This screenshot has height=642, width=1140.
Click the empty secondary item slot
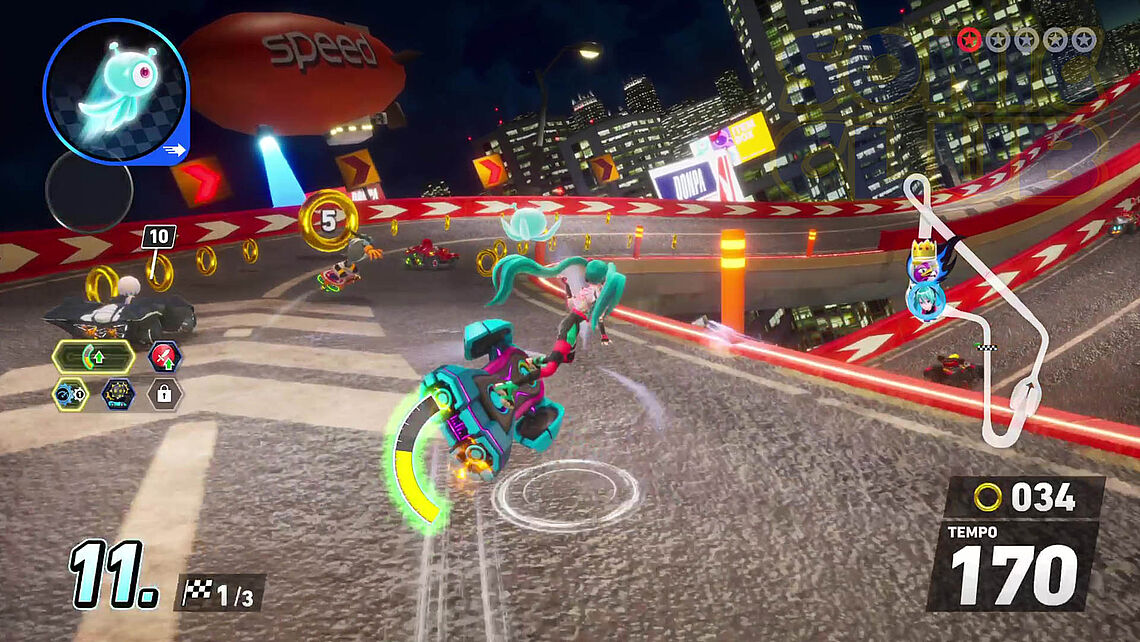click(89, 189)
